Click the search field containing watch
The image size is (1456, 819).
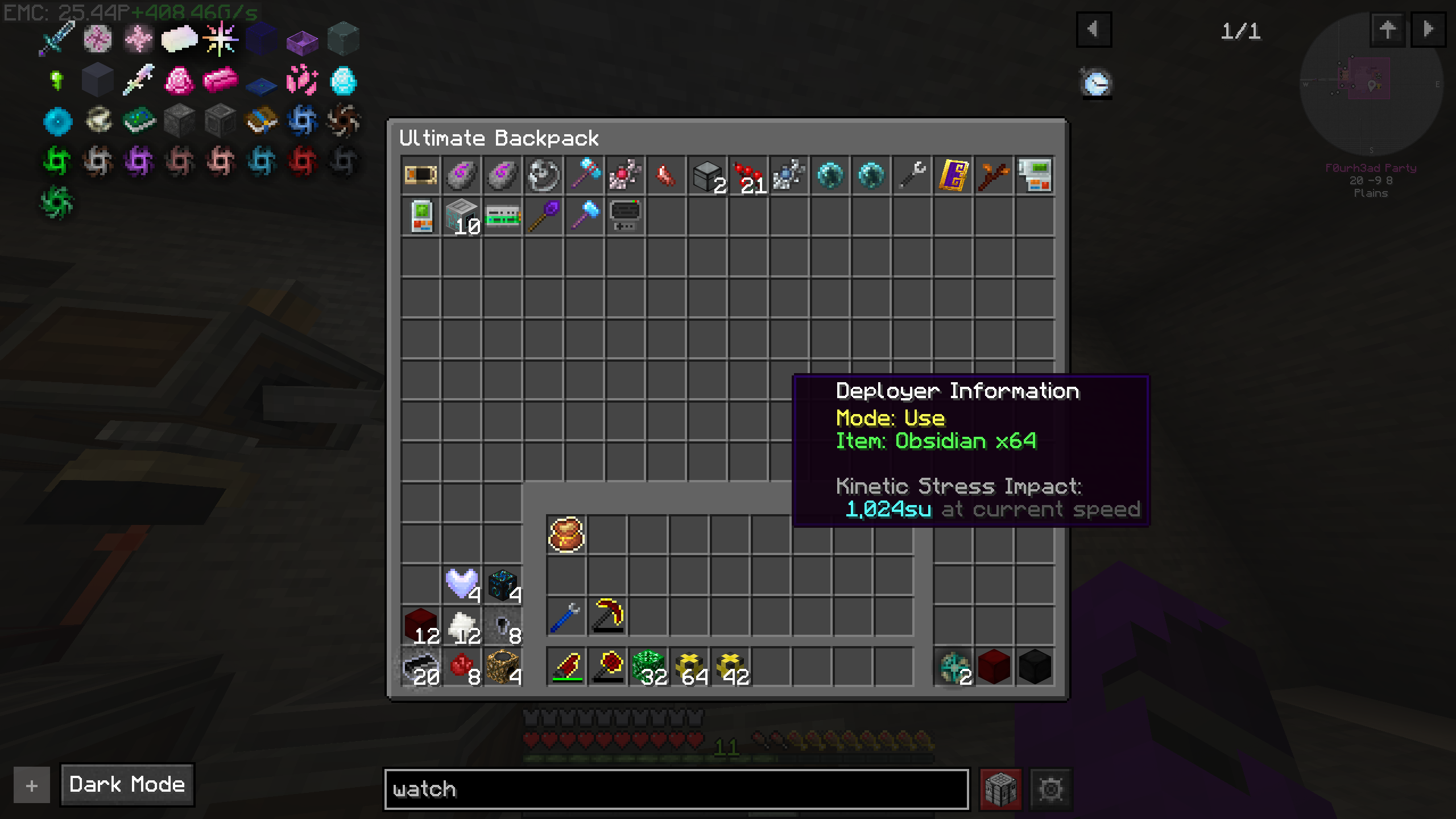(x=677, y=789)
